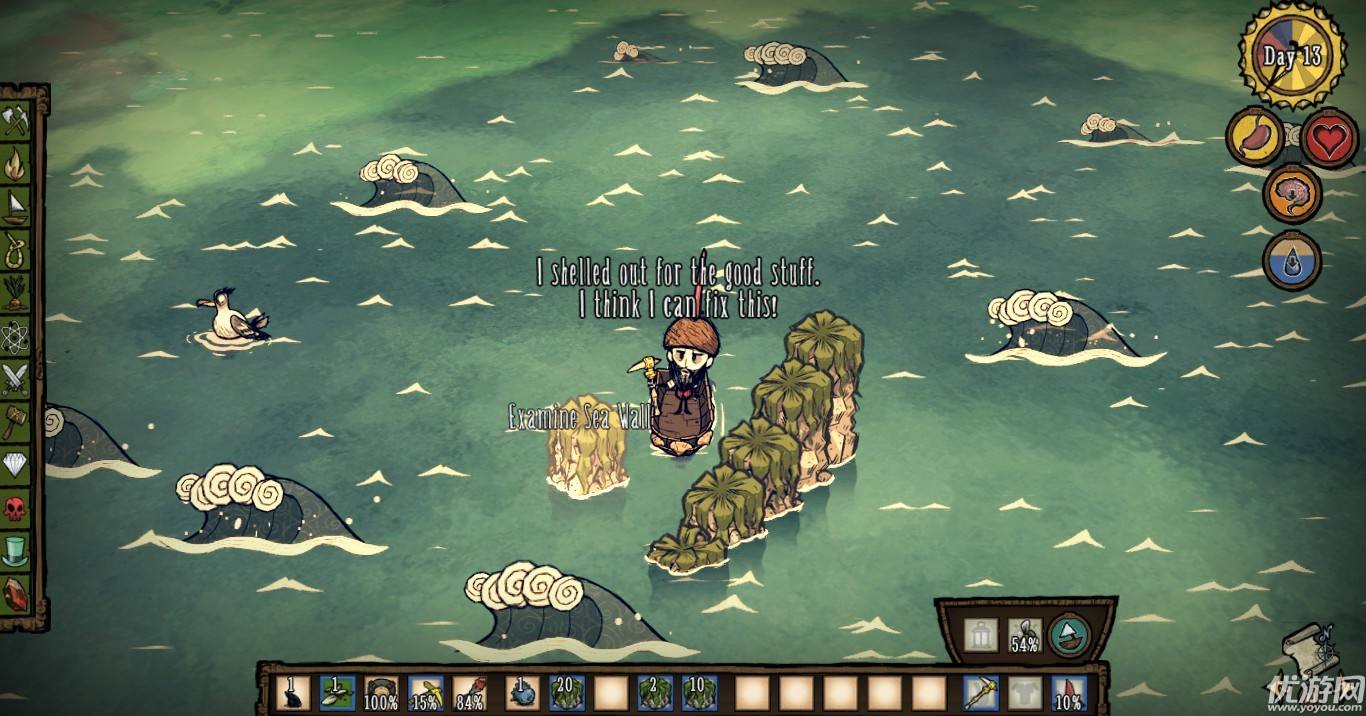Click the equipped golden pickaxe hand slot
The width and height of the screenshot is (1366, 716).
point(979,691)
